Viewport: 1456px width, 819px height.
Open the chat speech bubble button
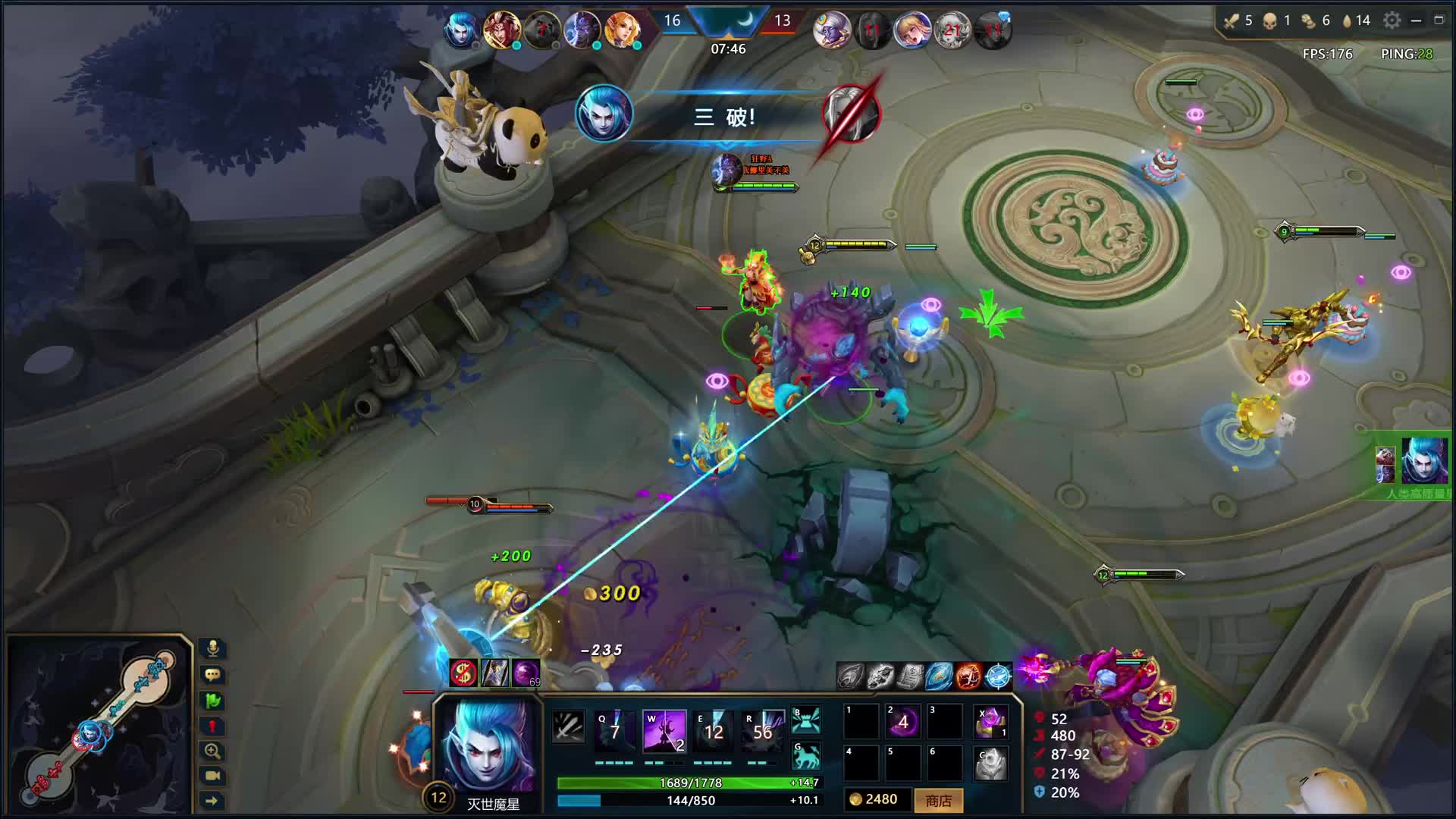[213, 674]
